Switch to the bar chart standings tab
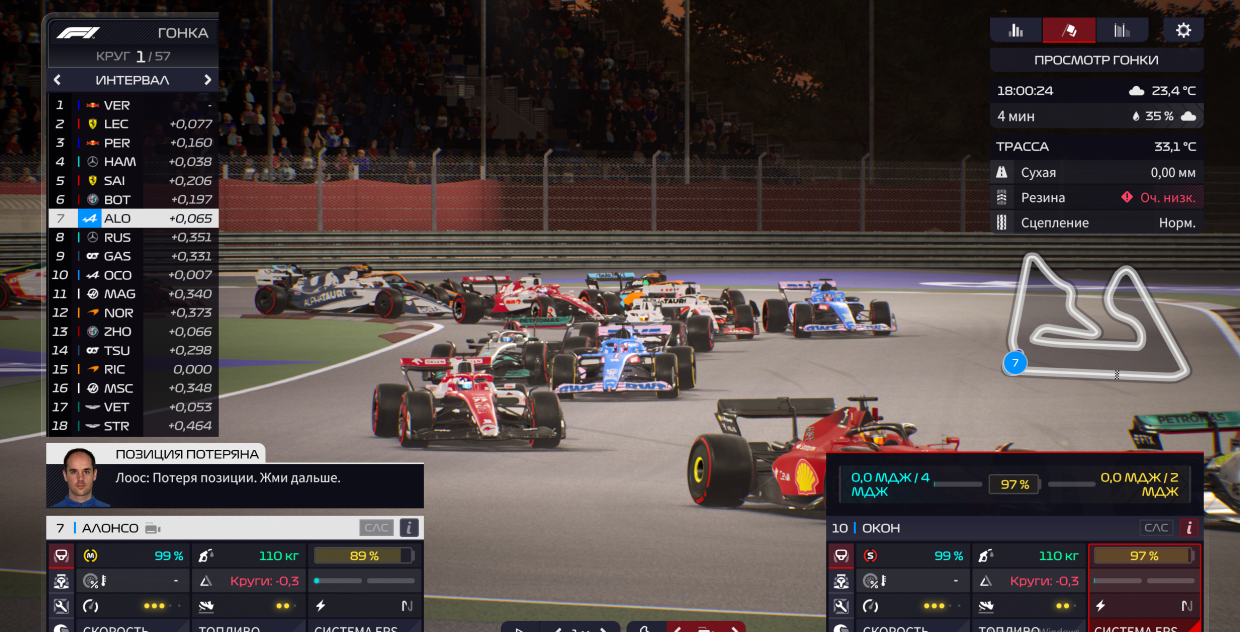Image resolution: width=1240 pixels, height=632 pixels. point(1016,30)
